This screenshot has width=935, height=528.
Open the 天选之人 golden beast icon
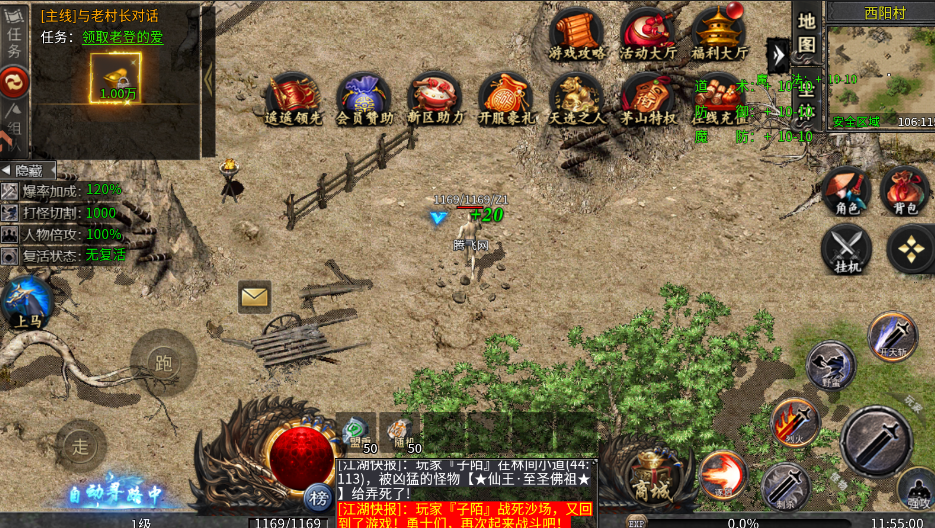point(576,97)
